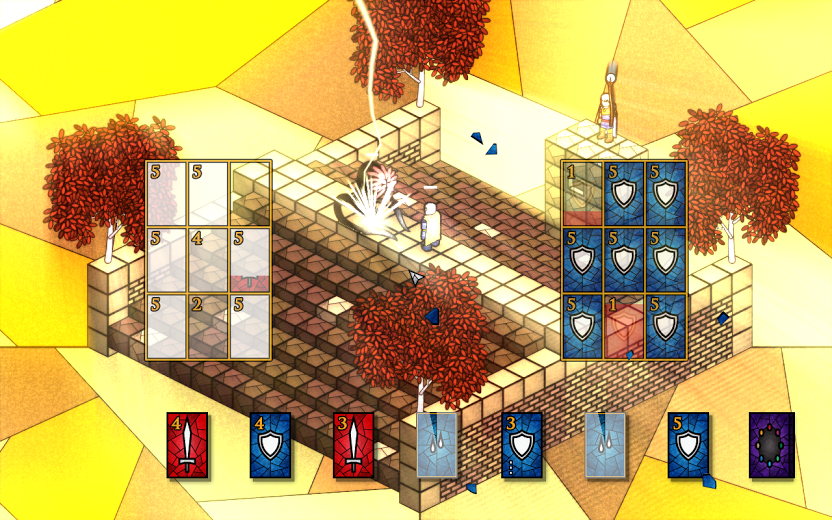
Task: Select the blue shield card numbered 3
Action: click(521, 445)
